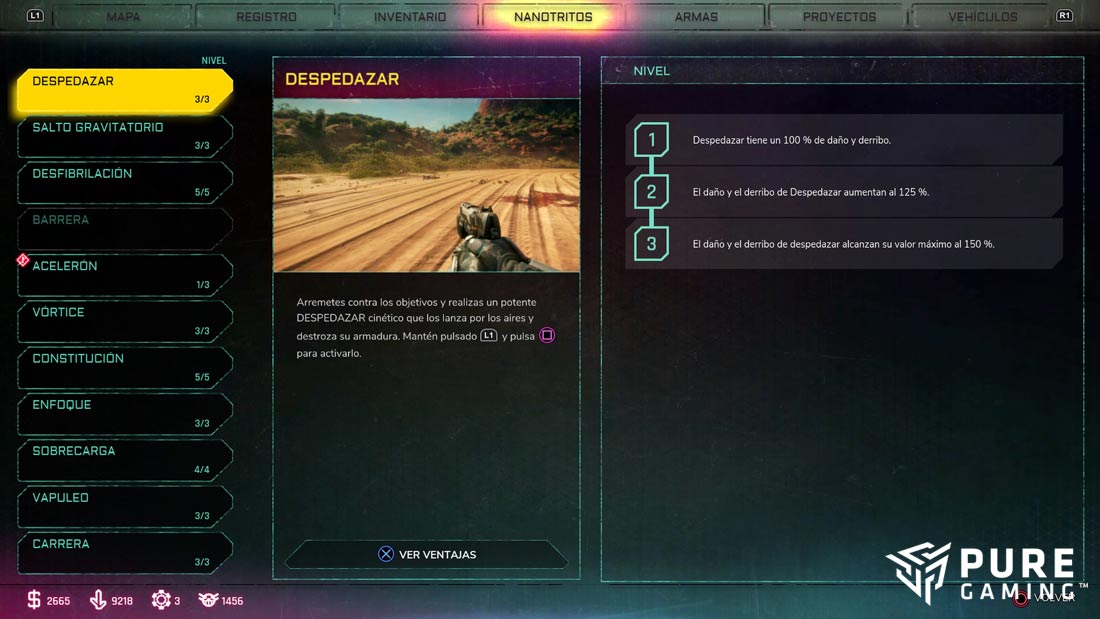Open the Registro tab
This screenshot has width=1100, height=619.
coord(266,17)
